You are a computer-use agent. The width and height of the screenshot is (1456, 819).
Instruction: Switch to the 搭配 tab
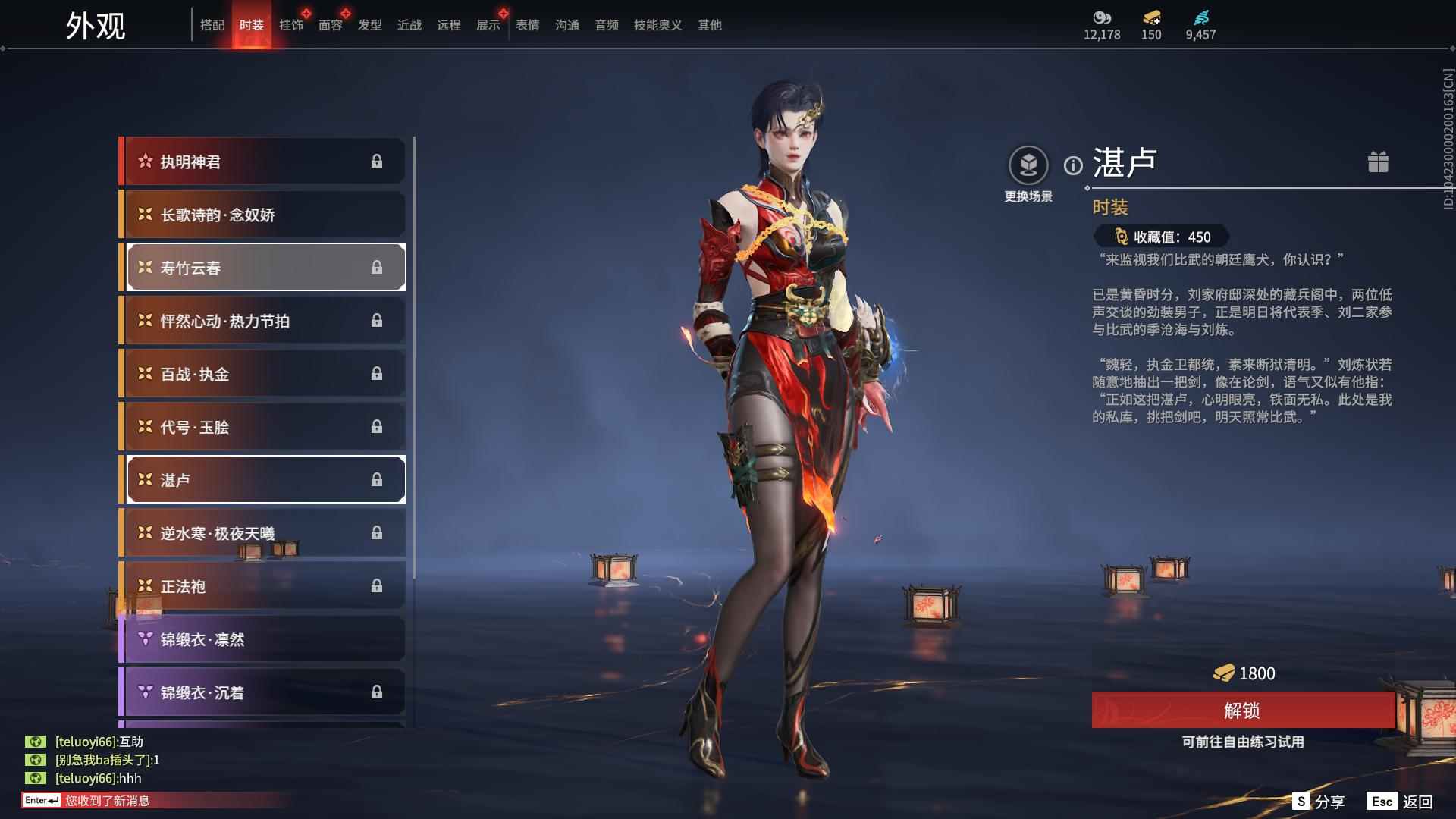pos(213,24)
